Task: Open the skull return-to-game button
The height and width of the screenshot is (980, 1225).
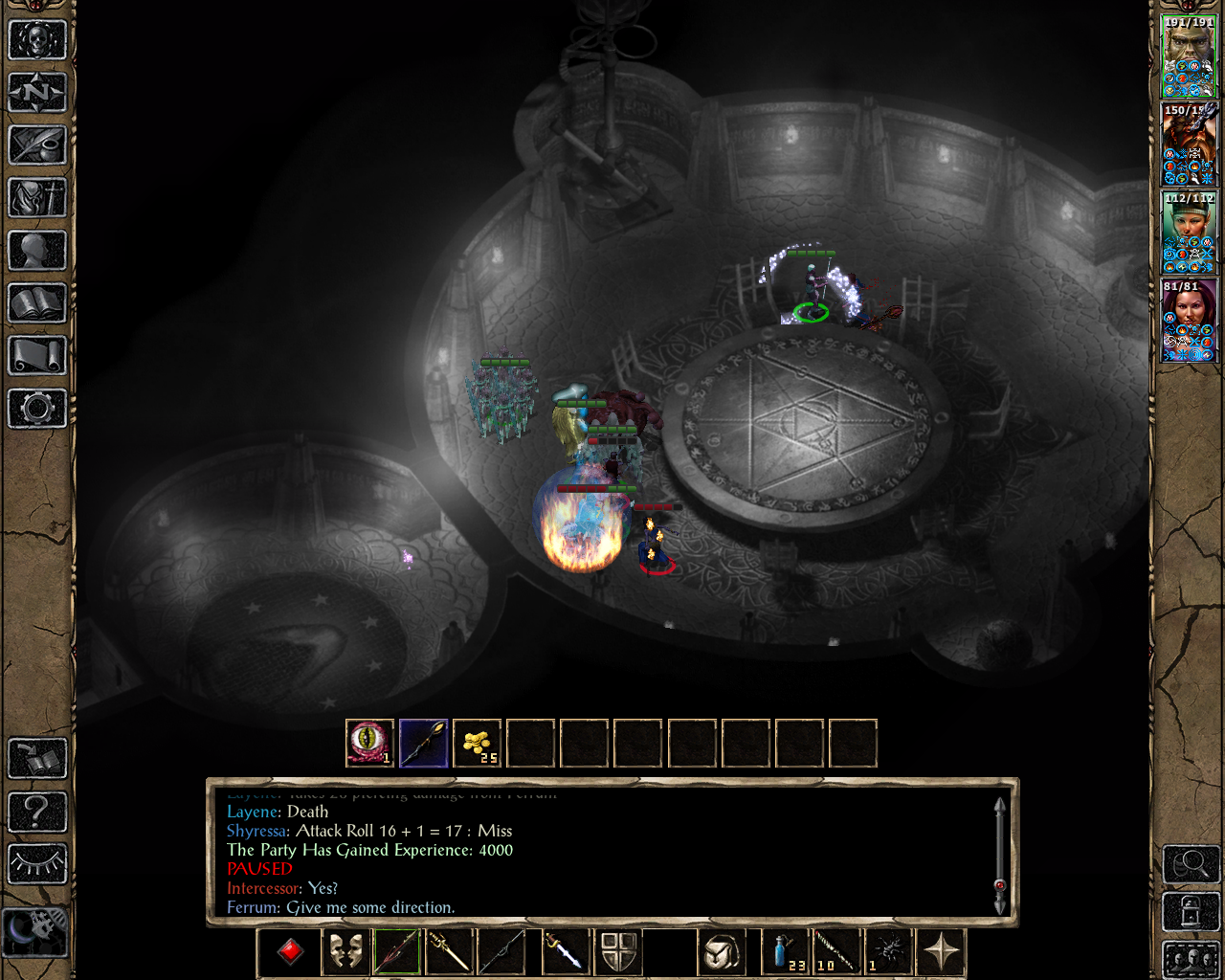Action: tap(37, 40)
